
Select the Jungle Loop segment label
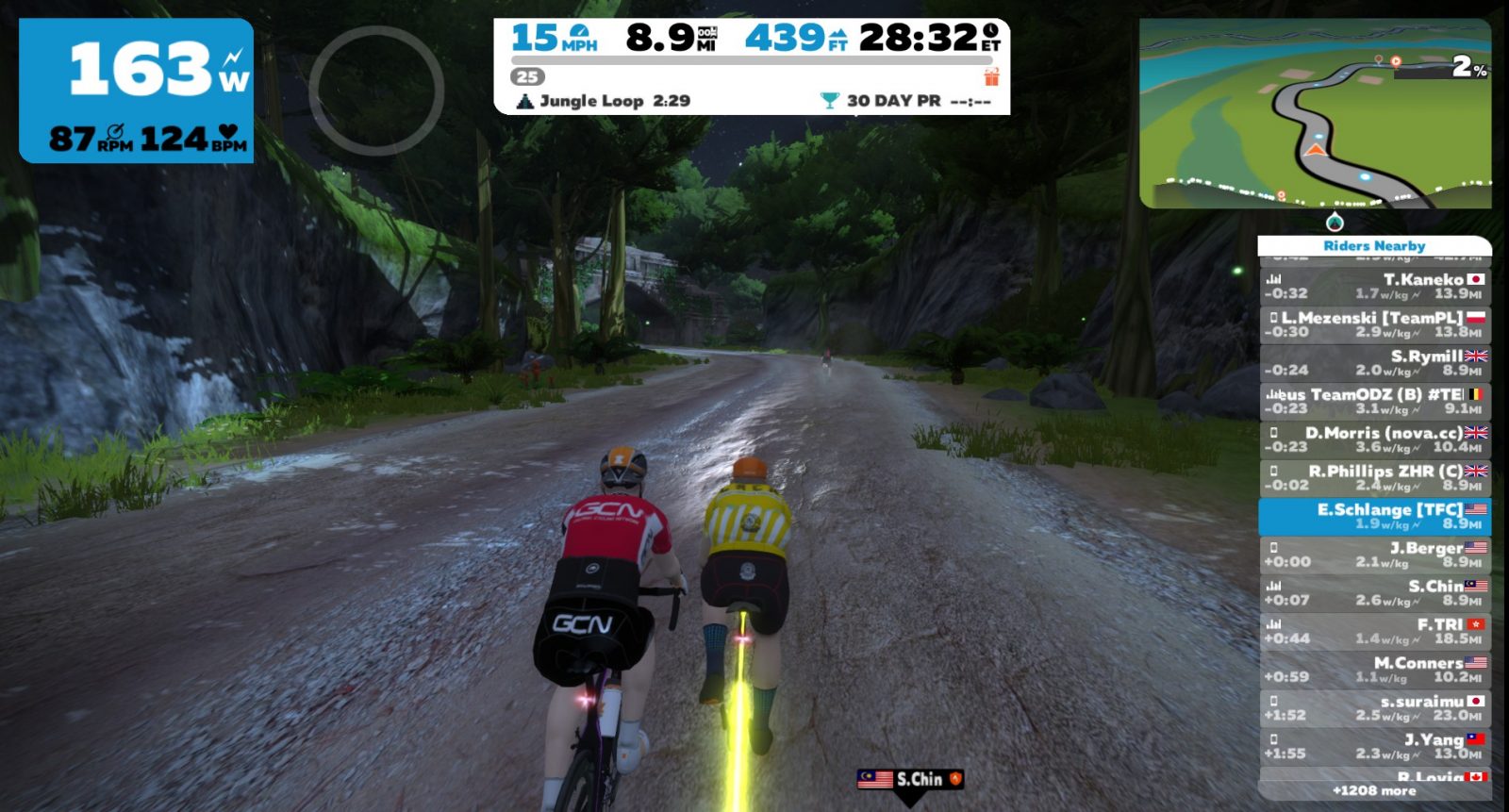coord(604,101)
